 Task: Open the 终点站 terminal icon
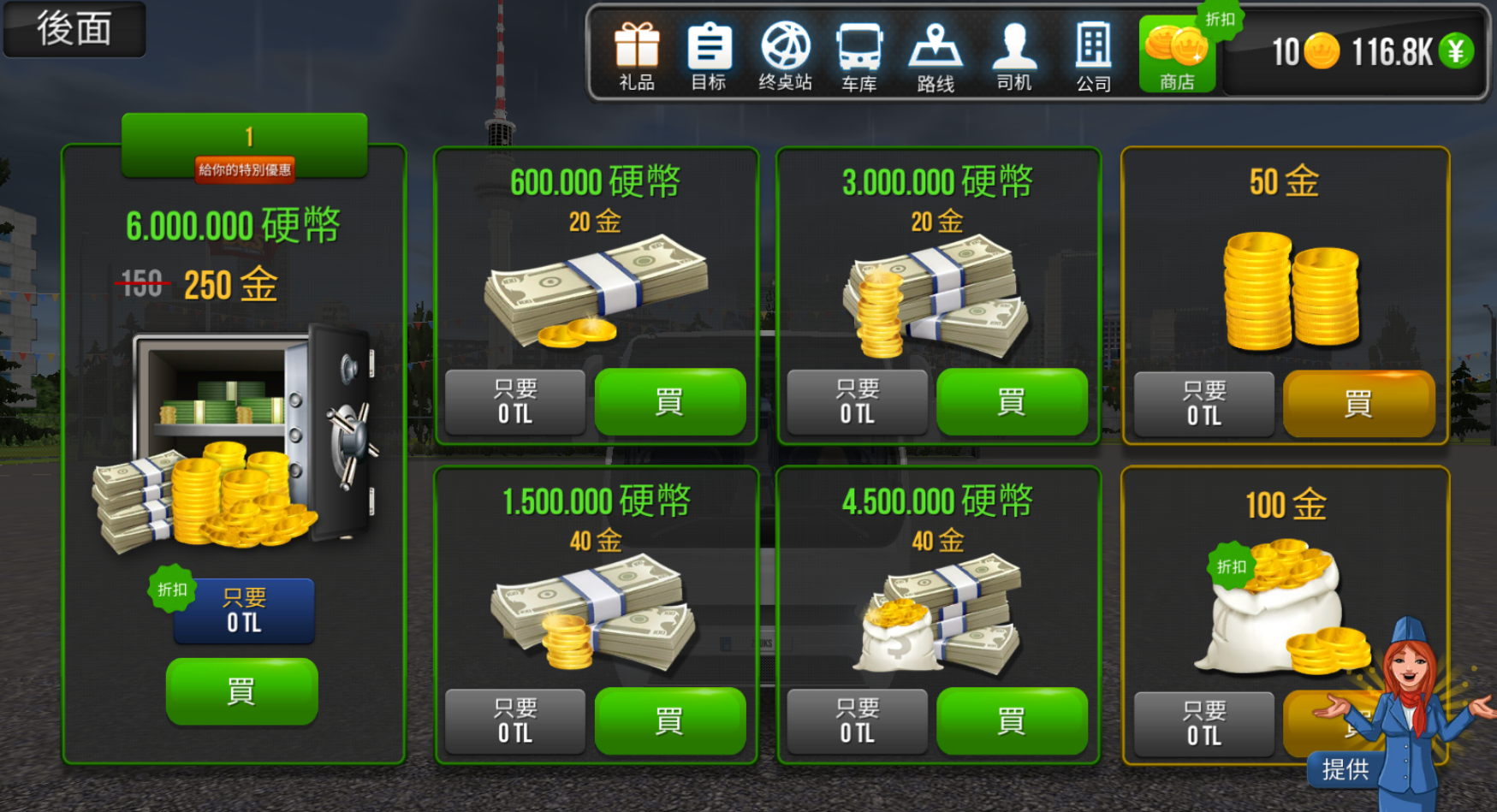point(785,53)
